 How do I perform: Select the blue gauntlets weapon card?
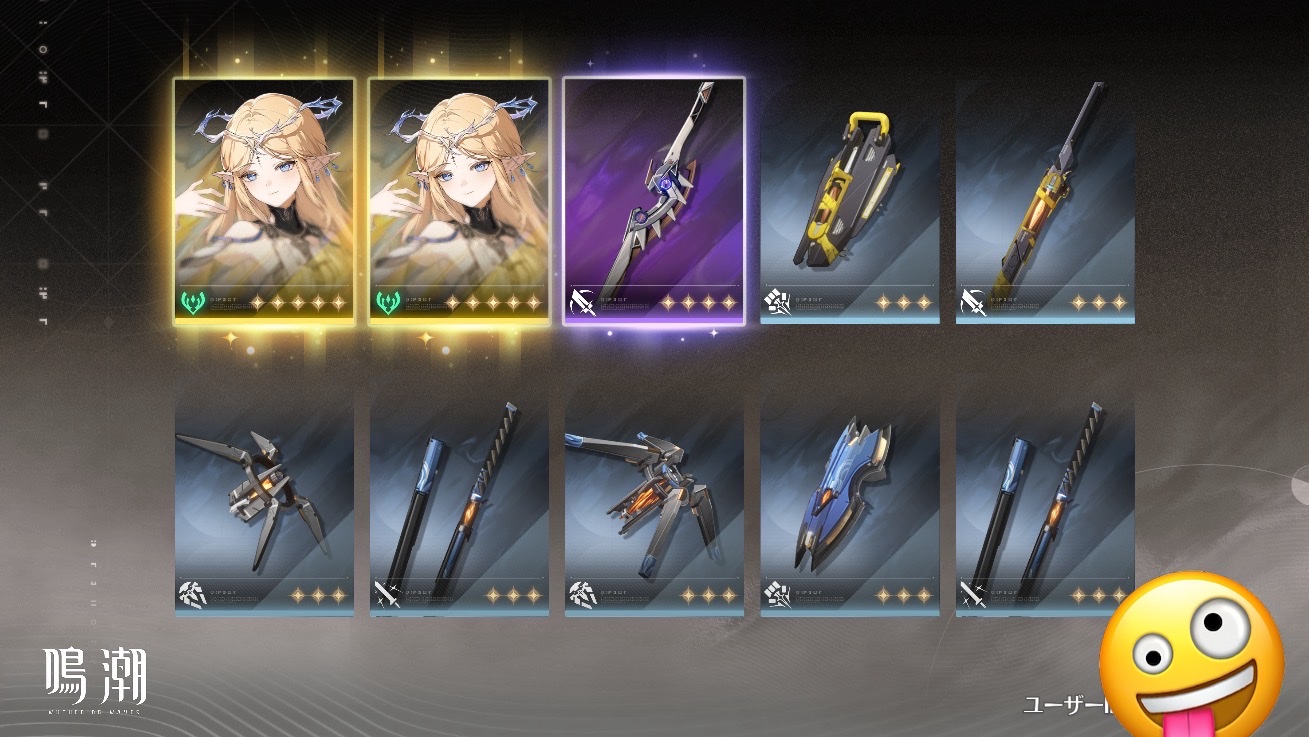(x=849, y=497)
